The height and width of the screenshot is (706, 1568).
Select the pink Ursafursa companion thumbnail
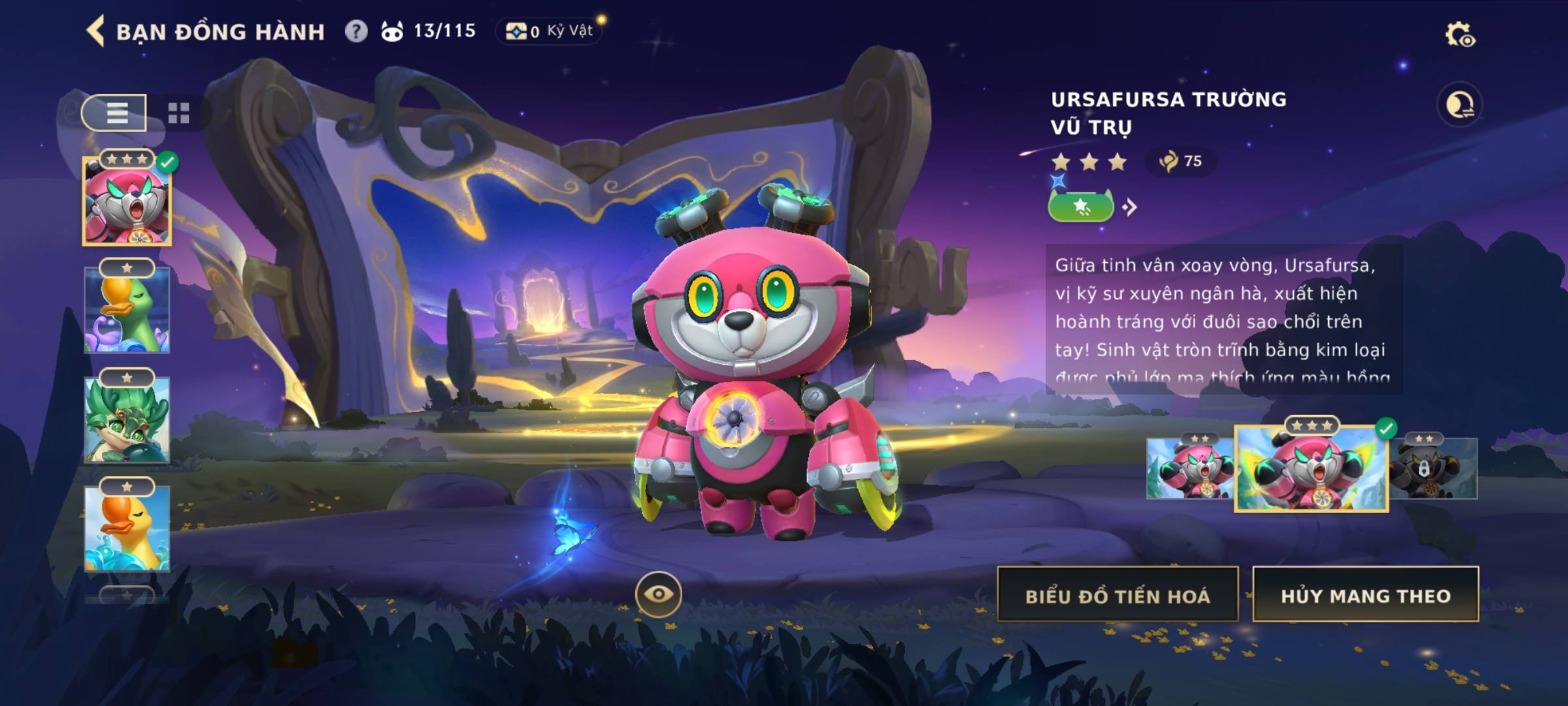point(127,203)
